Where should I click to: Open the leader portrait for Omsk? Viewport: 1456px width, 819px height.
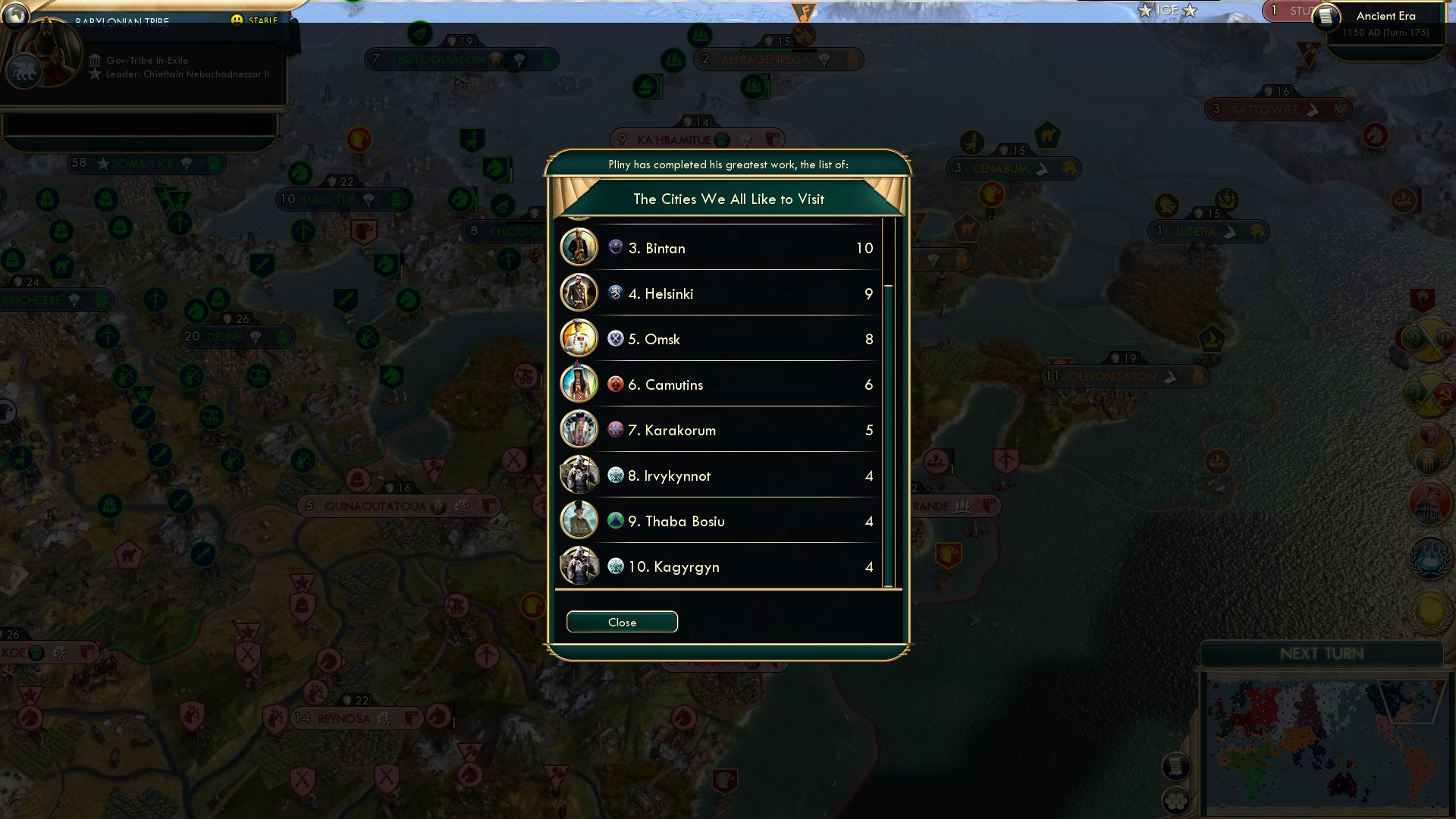click(x=579, y=339)
